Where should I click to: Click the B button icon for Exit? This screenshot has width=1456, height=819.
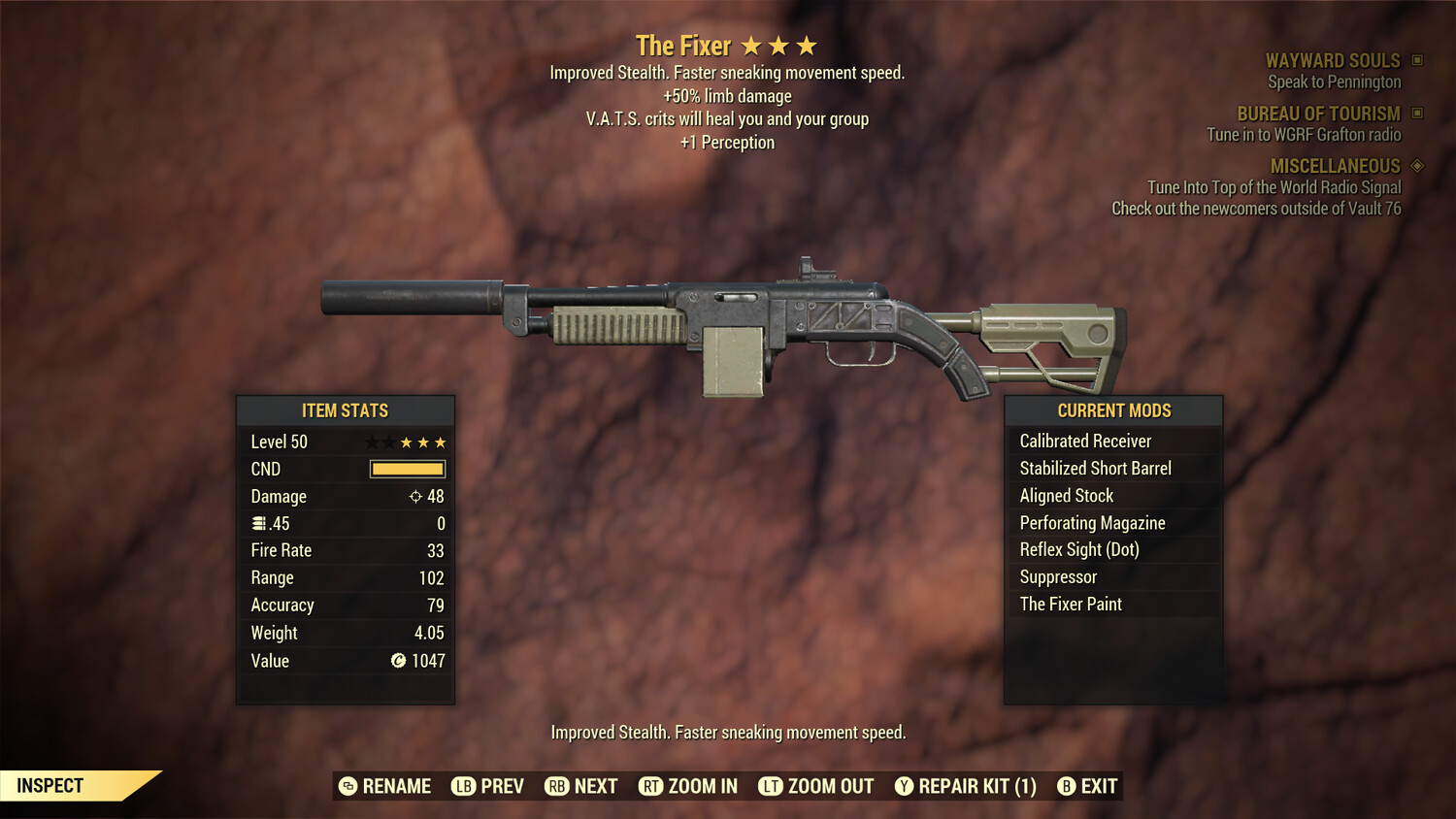pos(1067,786)
